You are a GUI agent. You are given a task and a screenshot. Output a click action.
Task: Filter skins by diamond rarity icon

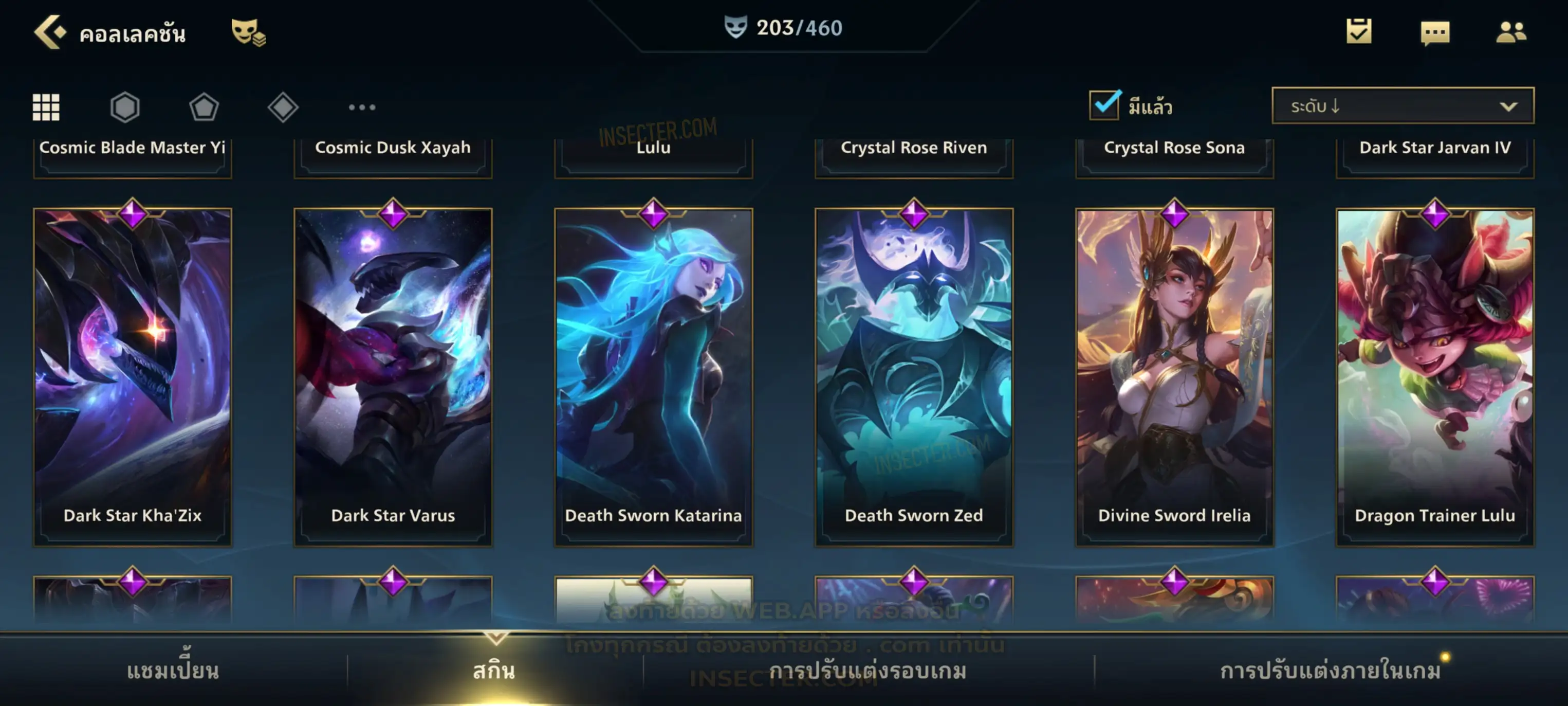coord(283,107)
